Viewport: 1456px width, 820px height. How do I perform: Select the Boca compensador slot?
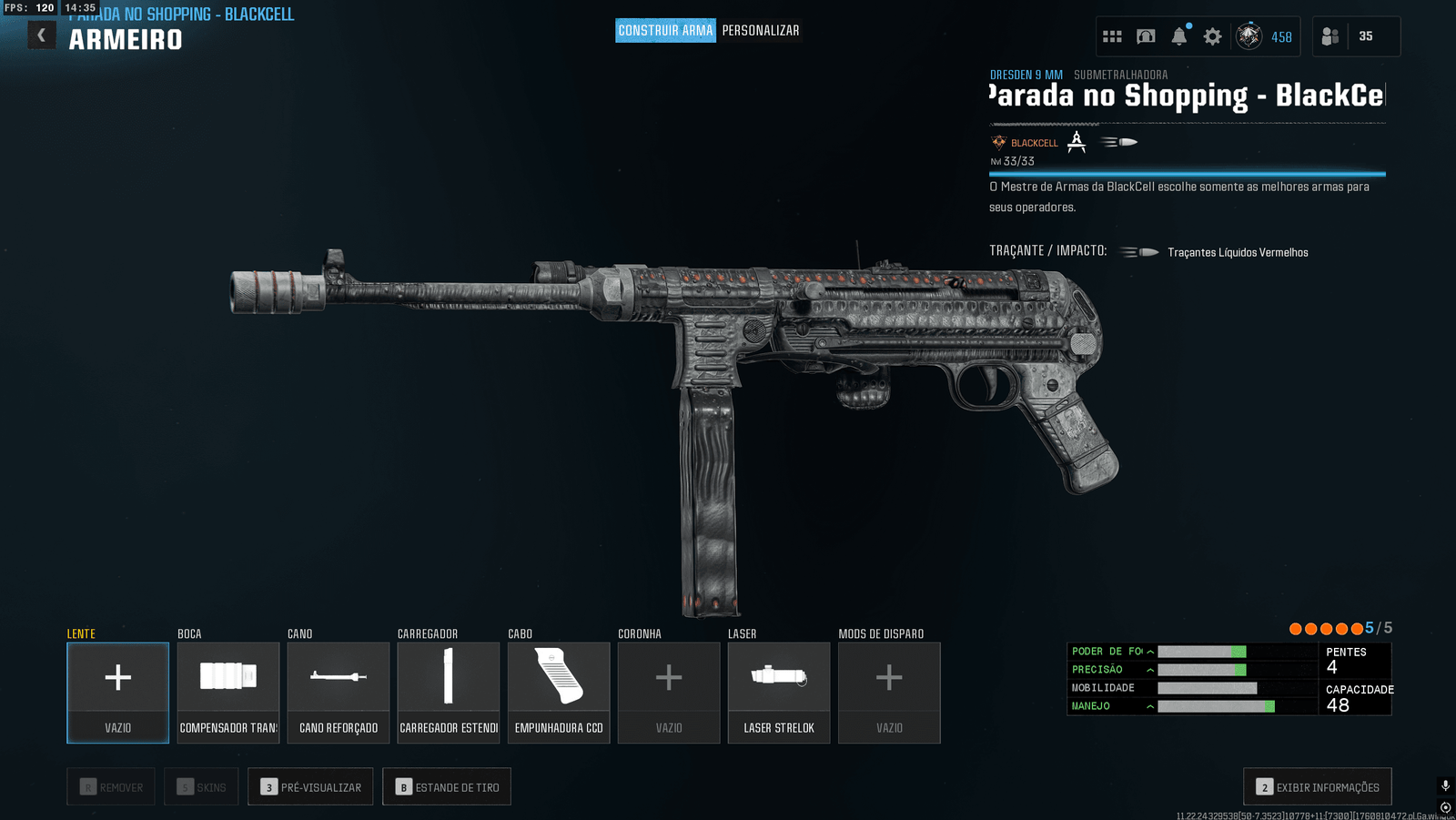coord(228,693)
